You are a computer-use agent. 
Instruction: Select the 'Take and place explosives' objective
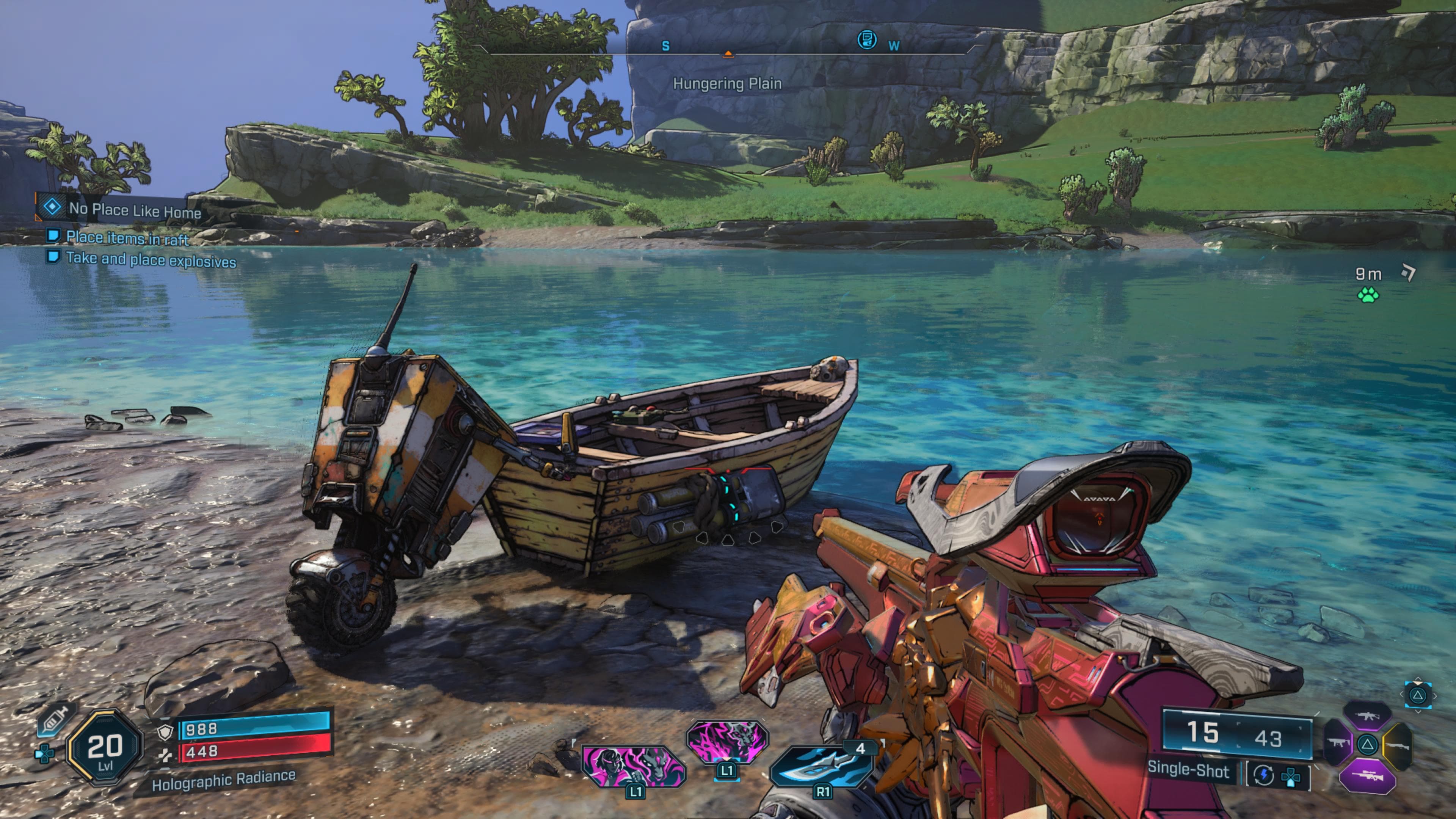coord(151,260)
